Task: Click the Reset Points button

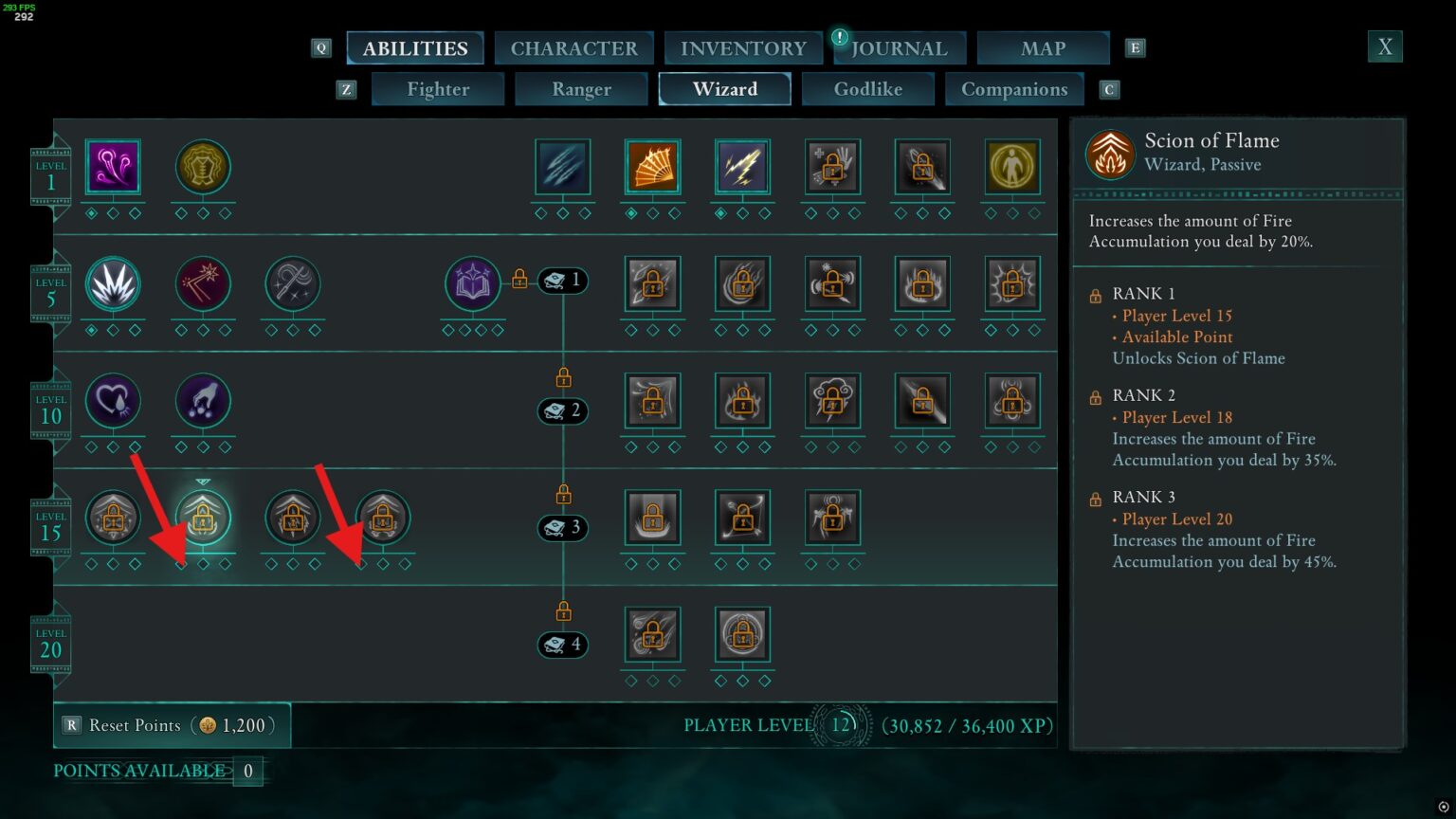Action: coord(133,725)
